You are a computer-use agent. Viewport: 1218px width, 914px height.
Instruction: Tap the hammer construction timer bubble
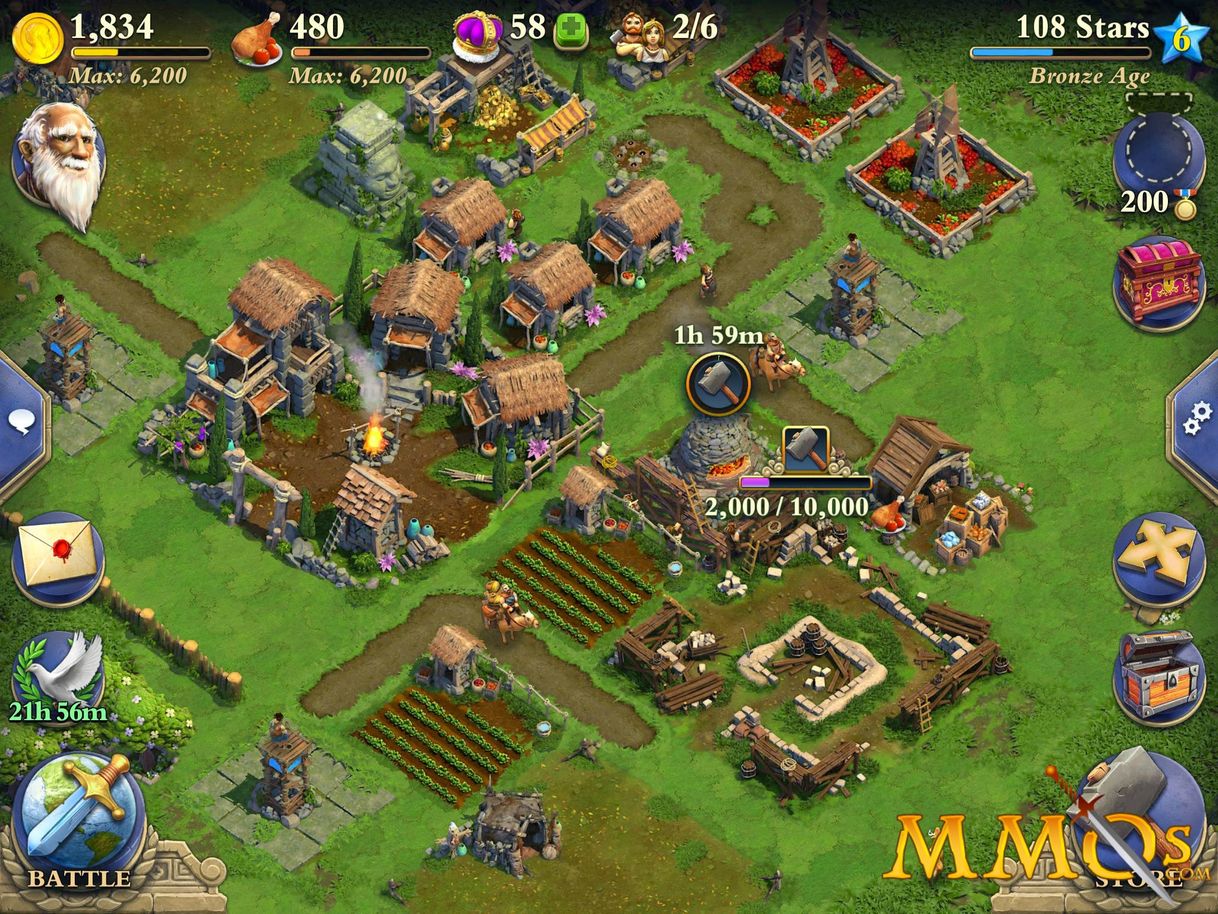(x=718, y=383)
